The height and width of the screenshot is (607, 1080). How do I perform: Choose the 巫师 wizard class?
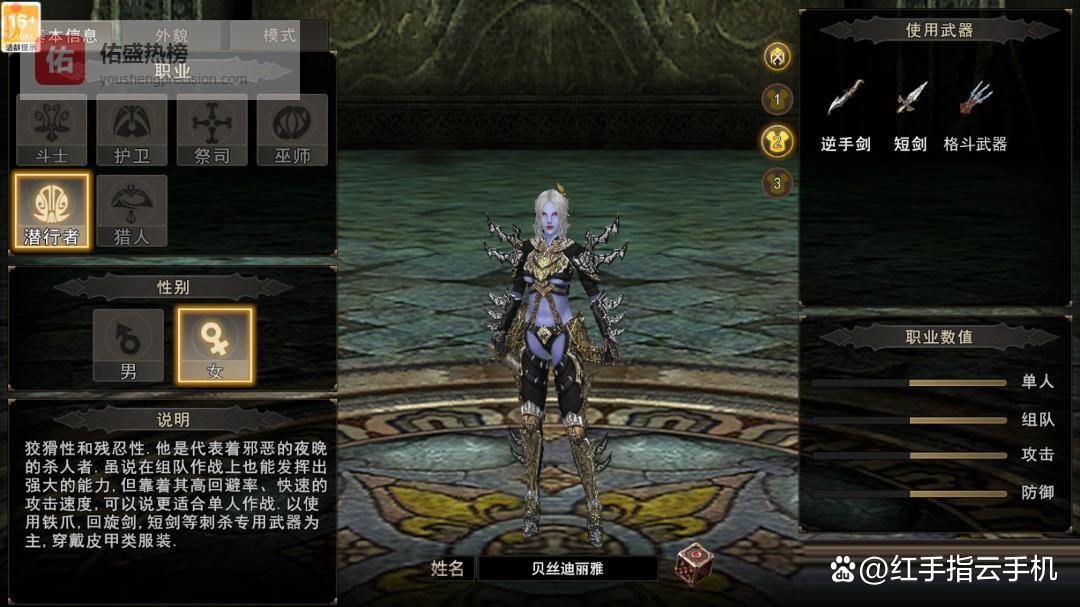pyautogui.click(x=292, y=130)
